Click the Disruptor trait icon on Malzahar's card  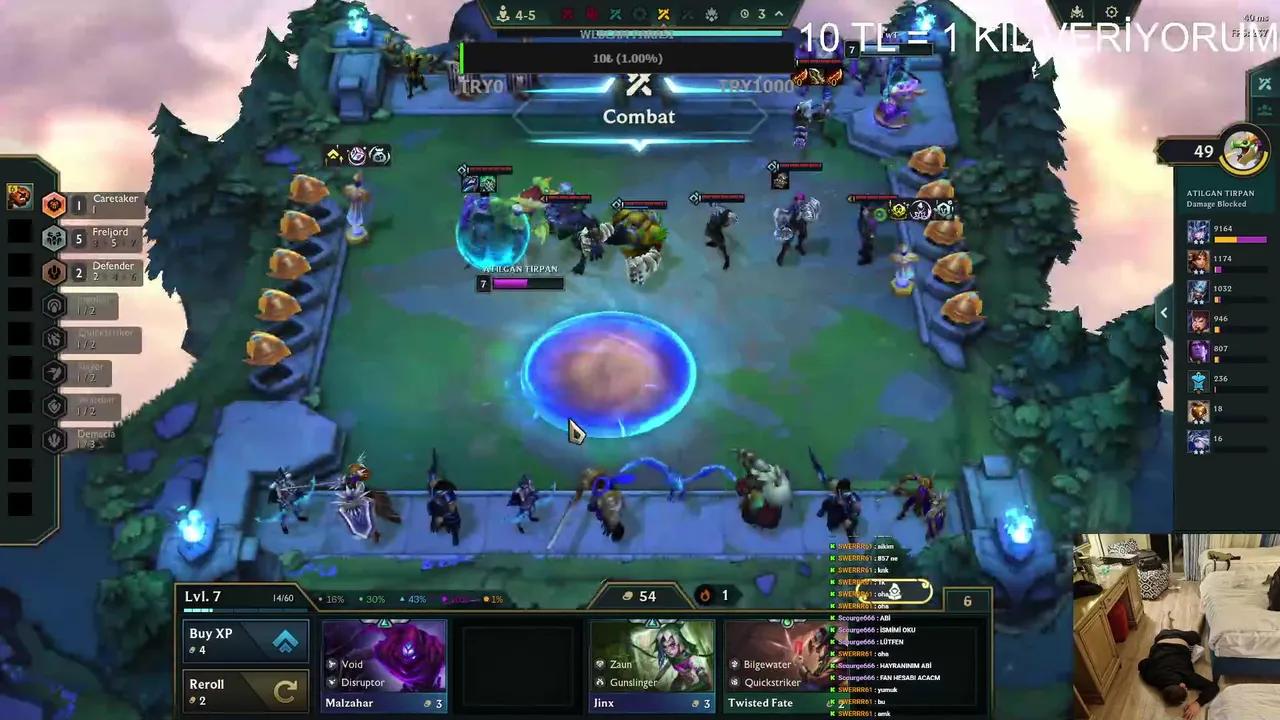pos(332,681)
